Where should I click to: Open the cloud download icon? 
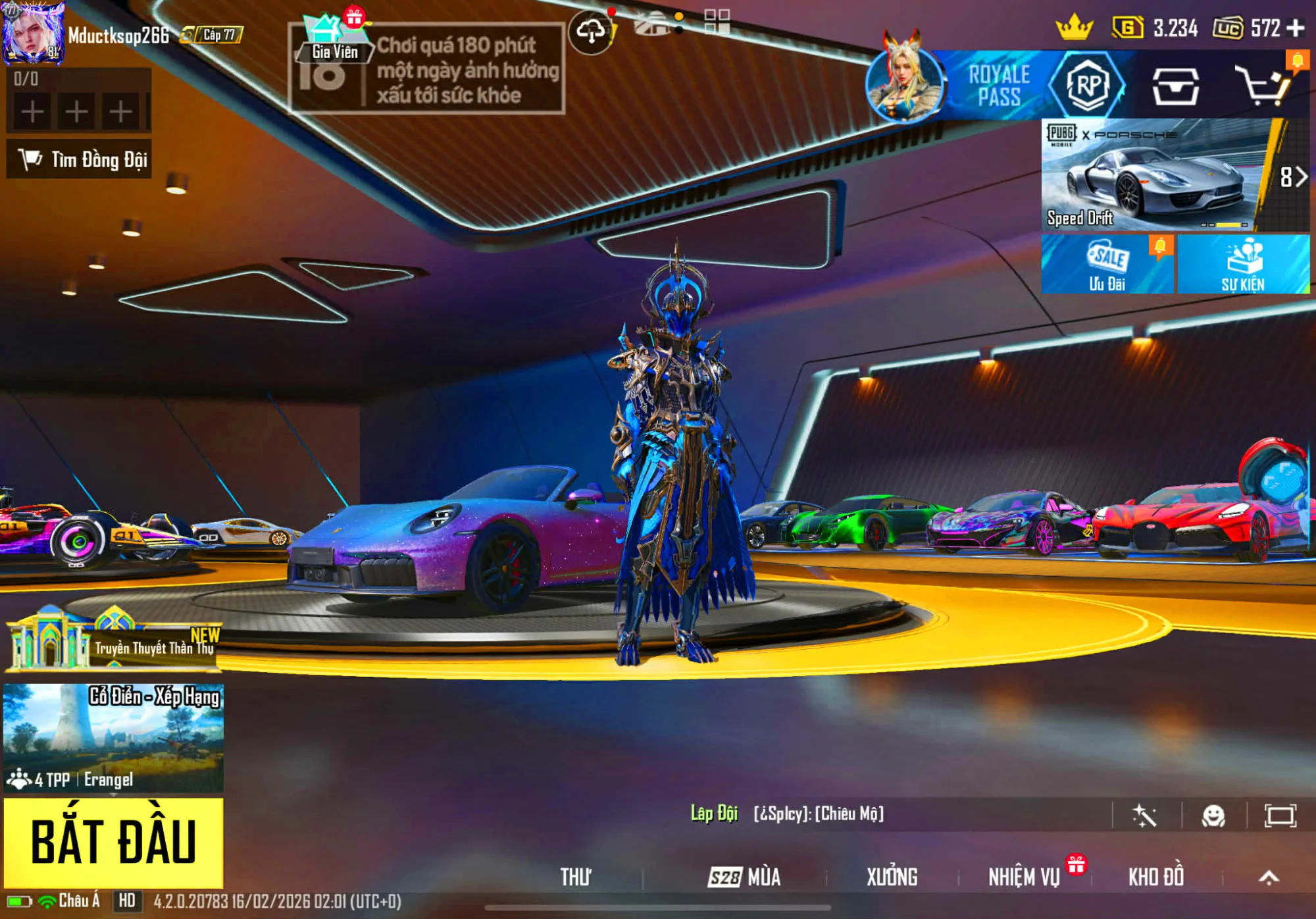pyautogui.click(x=591, y=31)
